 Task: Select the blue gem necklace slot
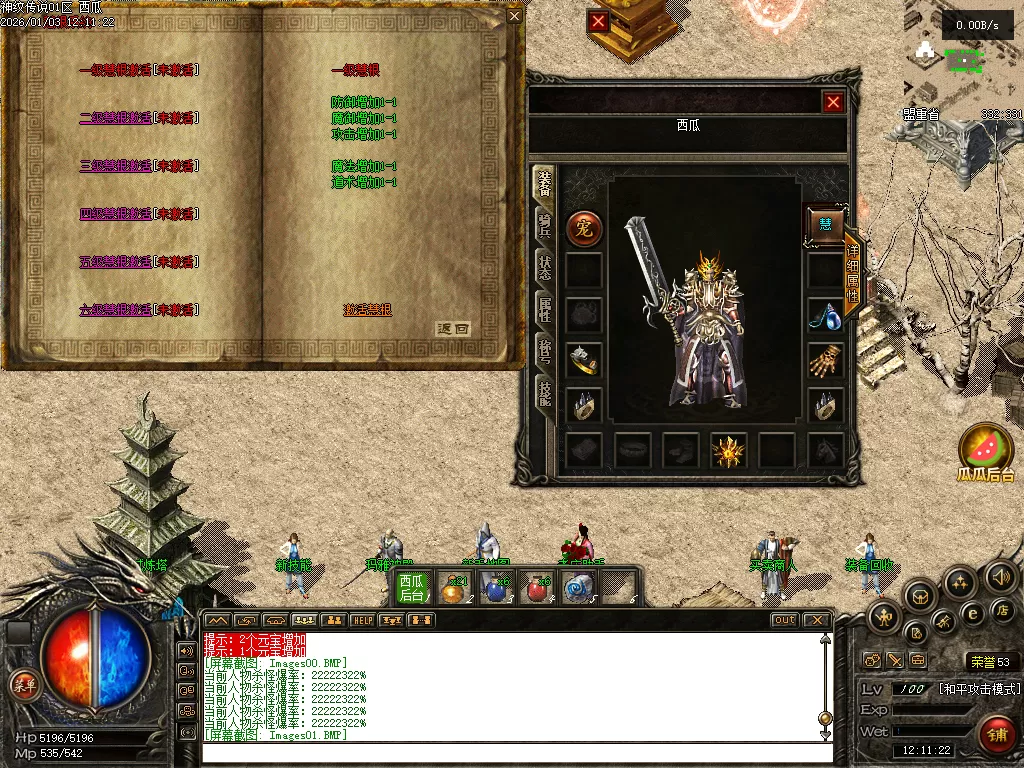825,315
